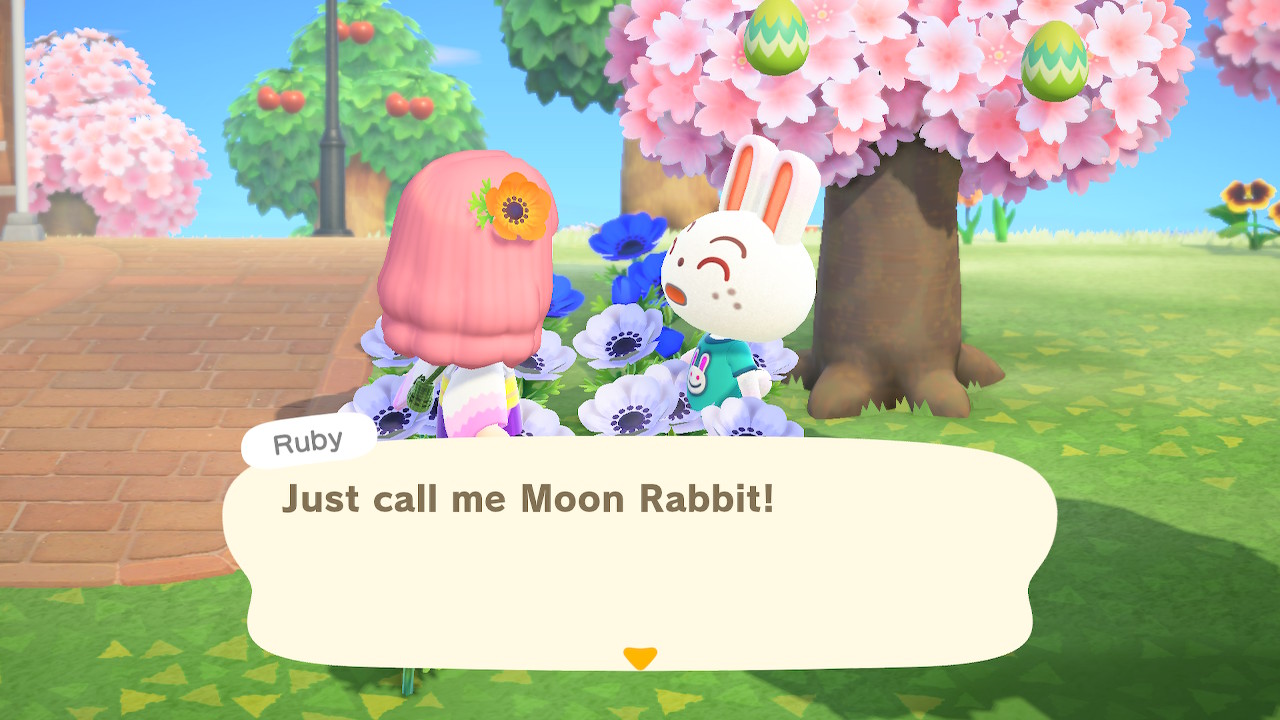Click the dialogue text Just call me Moon Rabbit
The width and height of the screenshot is (1280, 720).
pos(530,499)
